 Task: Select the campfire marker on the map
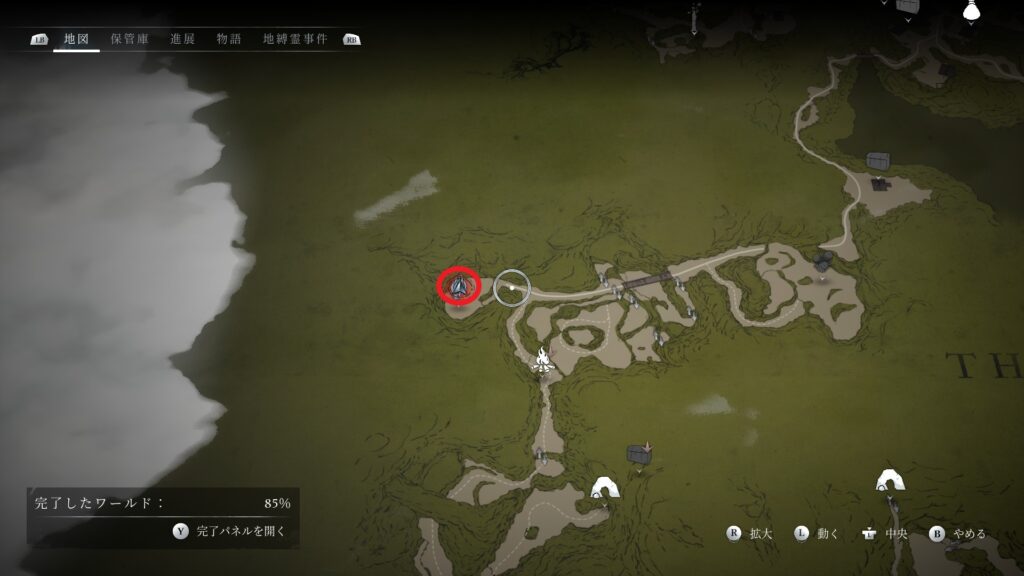[543, 360]
